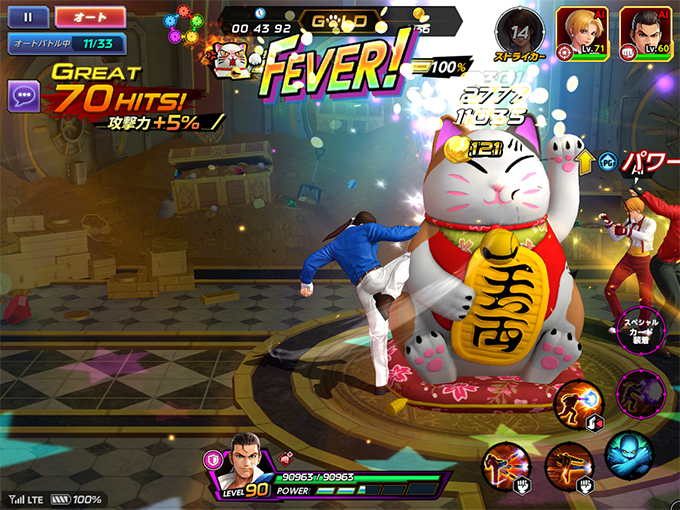Viewport: 680px width, 510px height.
Task: Open the purple chat bubble
Action: (24, 97)
